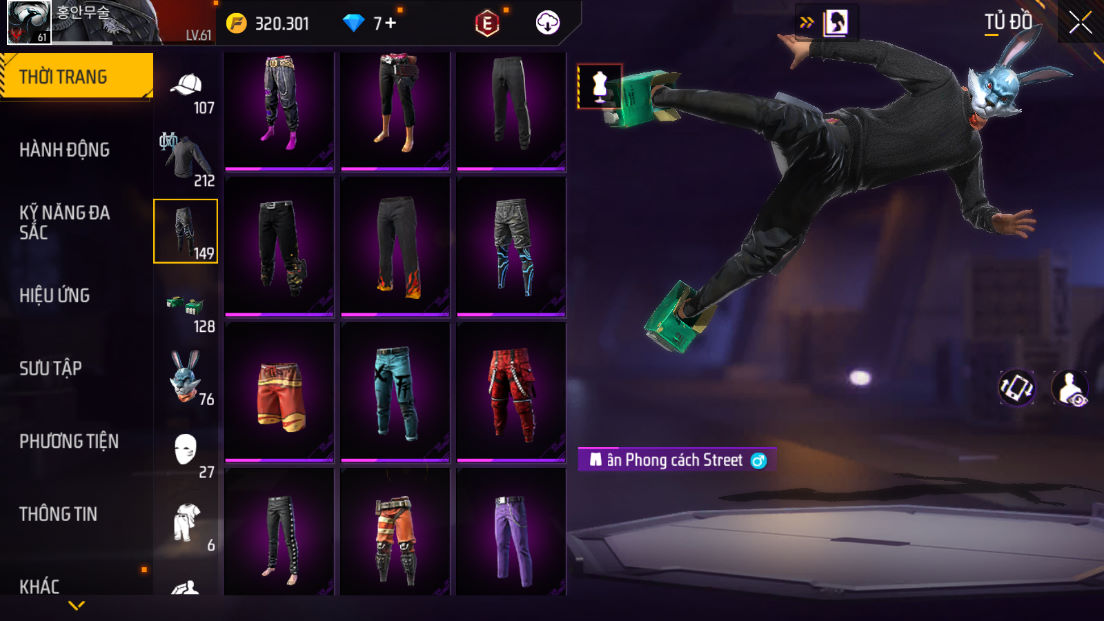Viewport: 1104px width, 621px height.
Task: Open the Thông Tin section
Action: point(58,514)
